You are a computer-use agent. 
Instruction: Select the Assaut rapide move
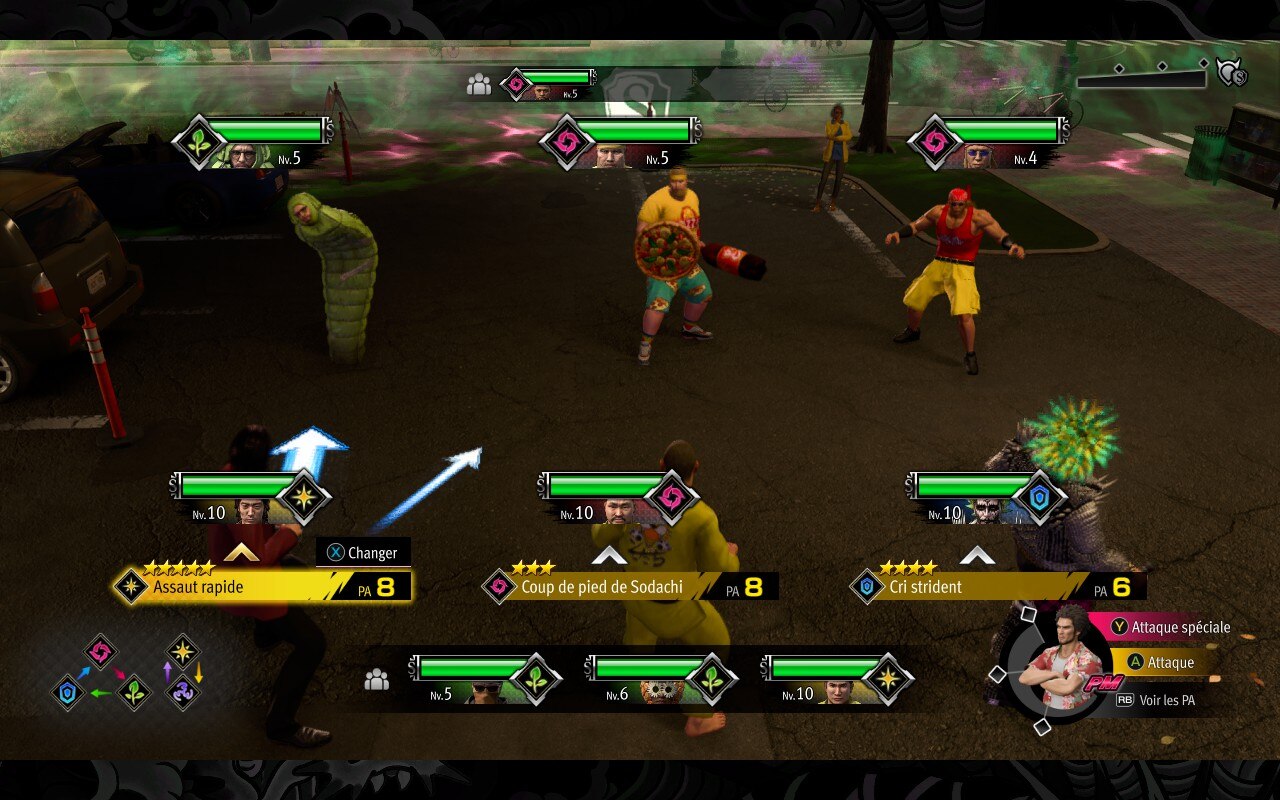pos(262,587)
